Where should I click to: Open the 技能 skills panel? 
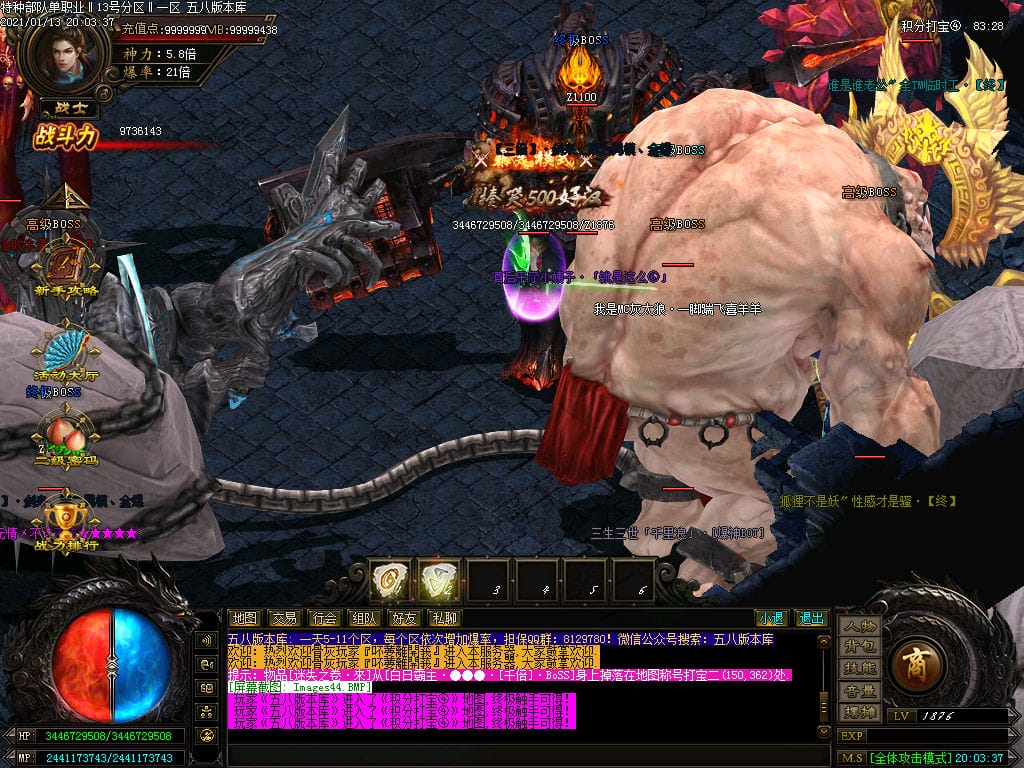859,668
